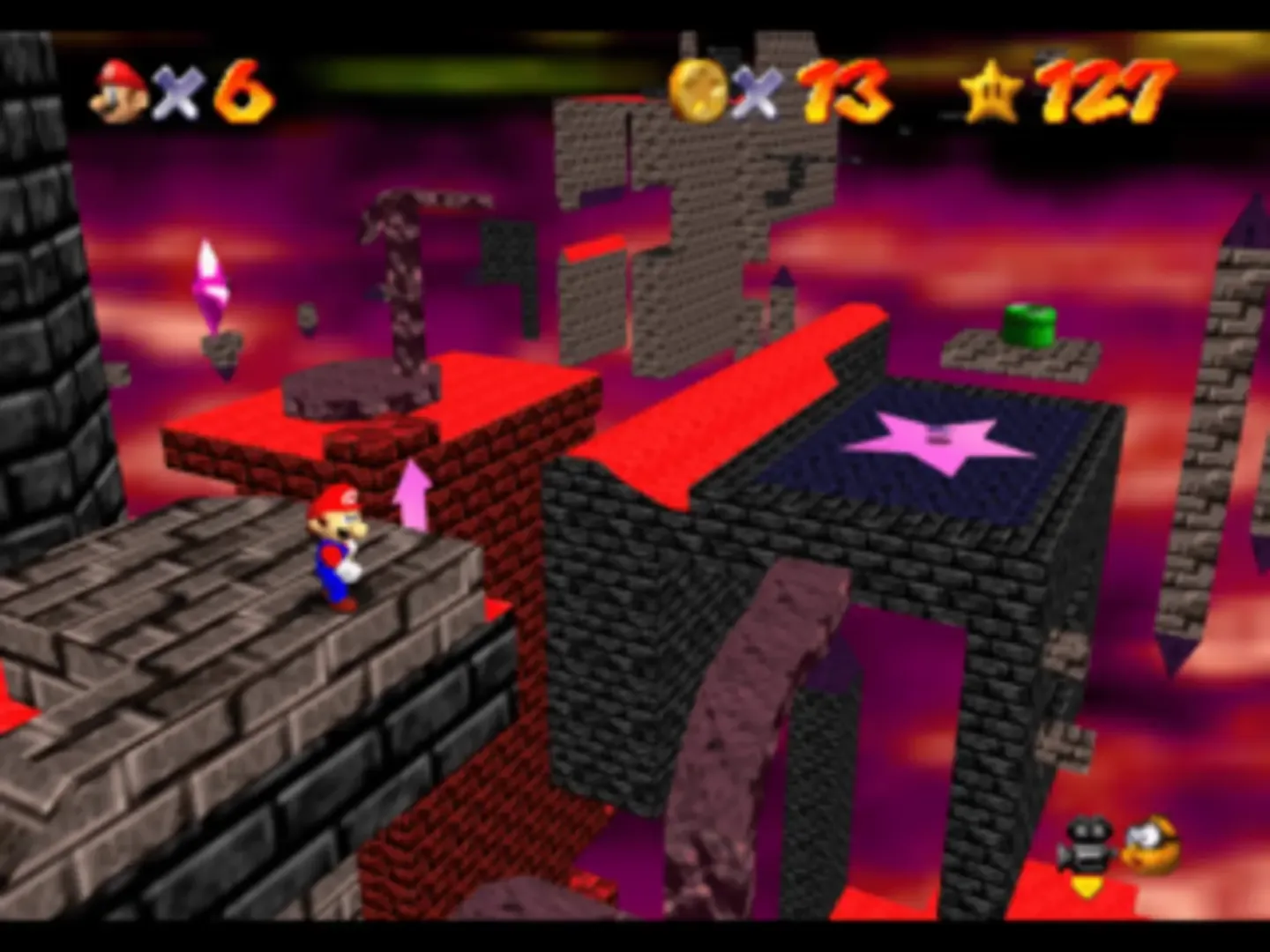This screenshot has height=952, width=1270.
Task: Click the 13 coin count
Action: pos(842,88)
